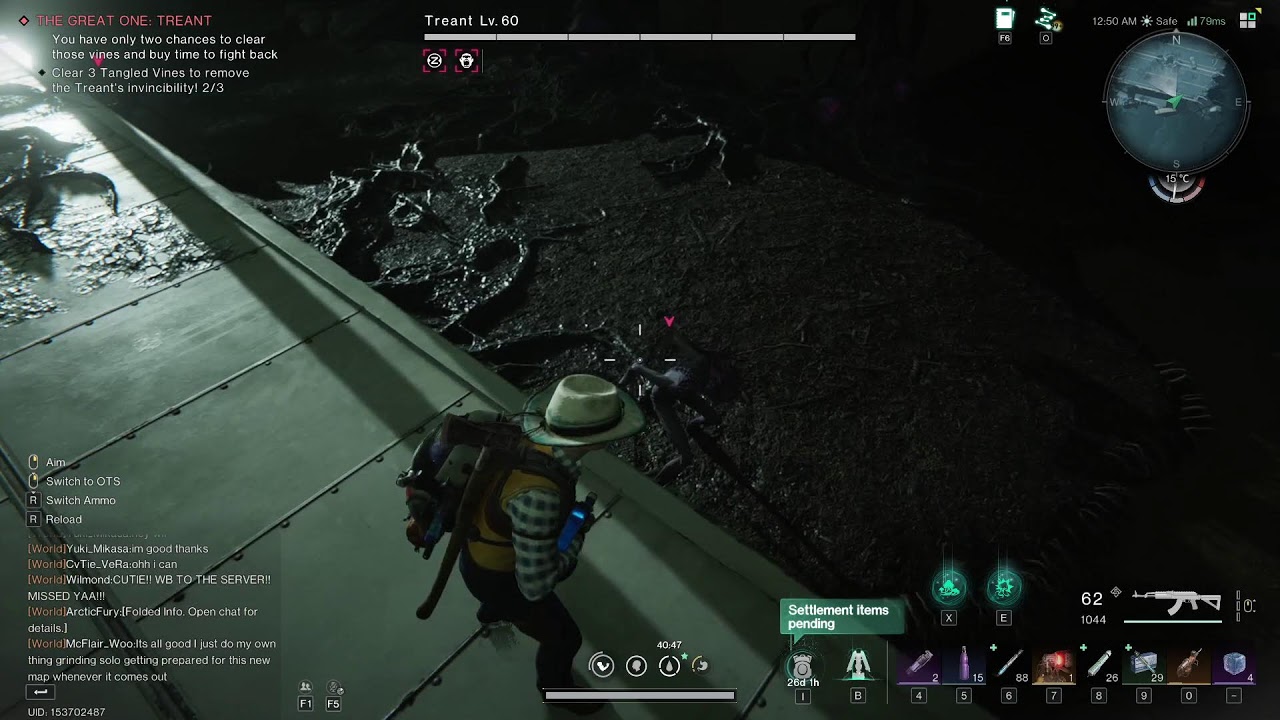Activate the green burst ability
1280x720 pixels.
coord(1004,588)
